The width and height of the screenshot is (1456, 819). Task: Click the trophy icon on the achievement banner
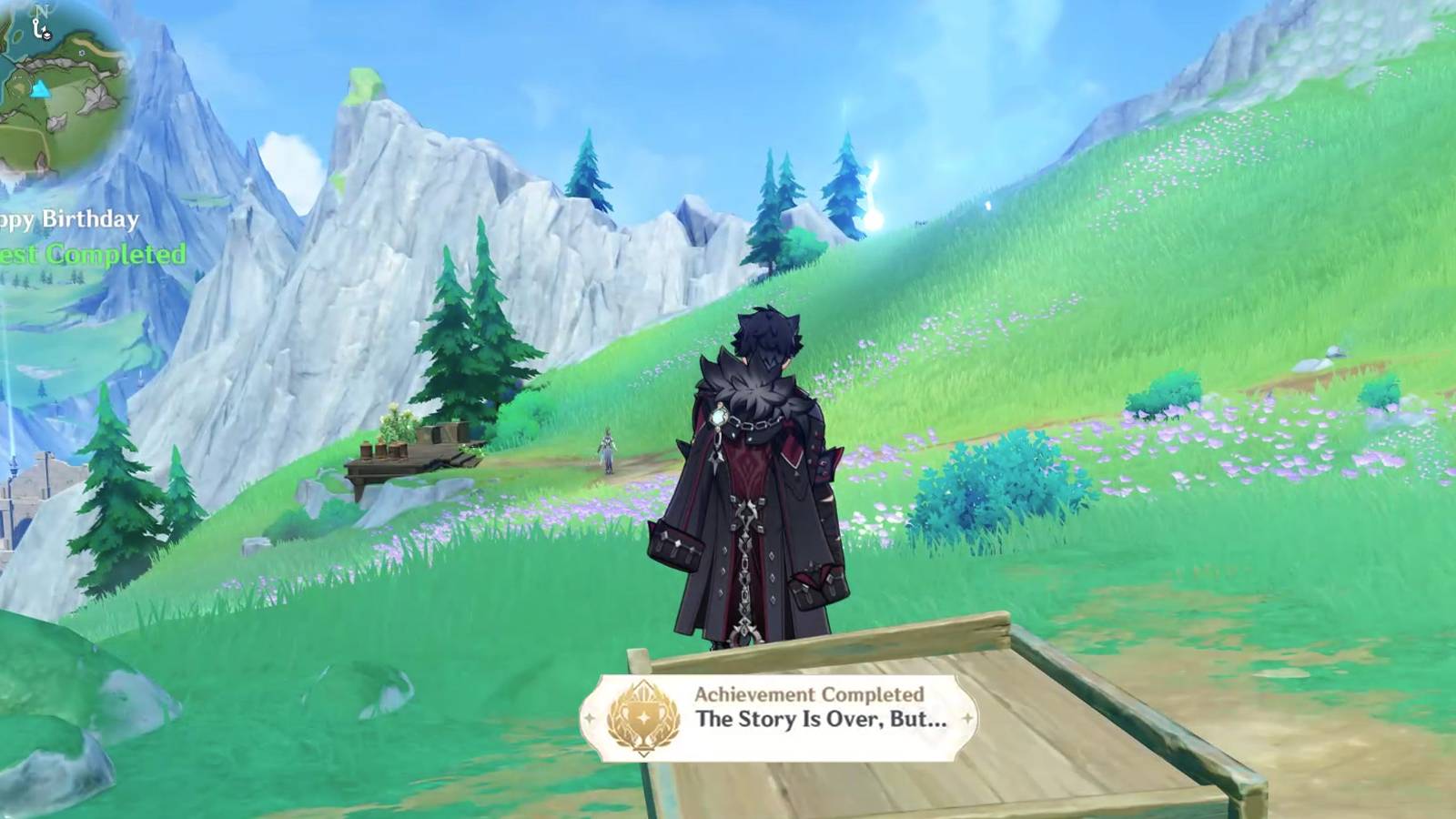pyautogui.click(x=642, y=715)
